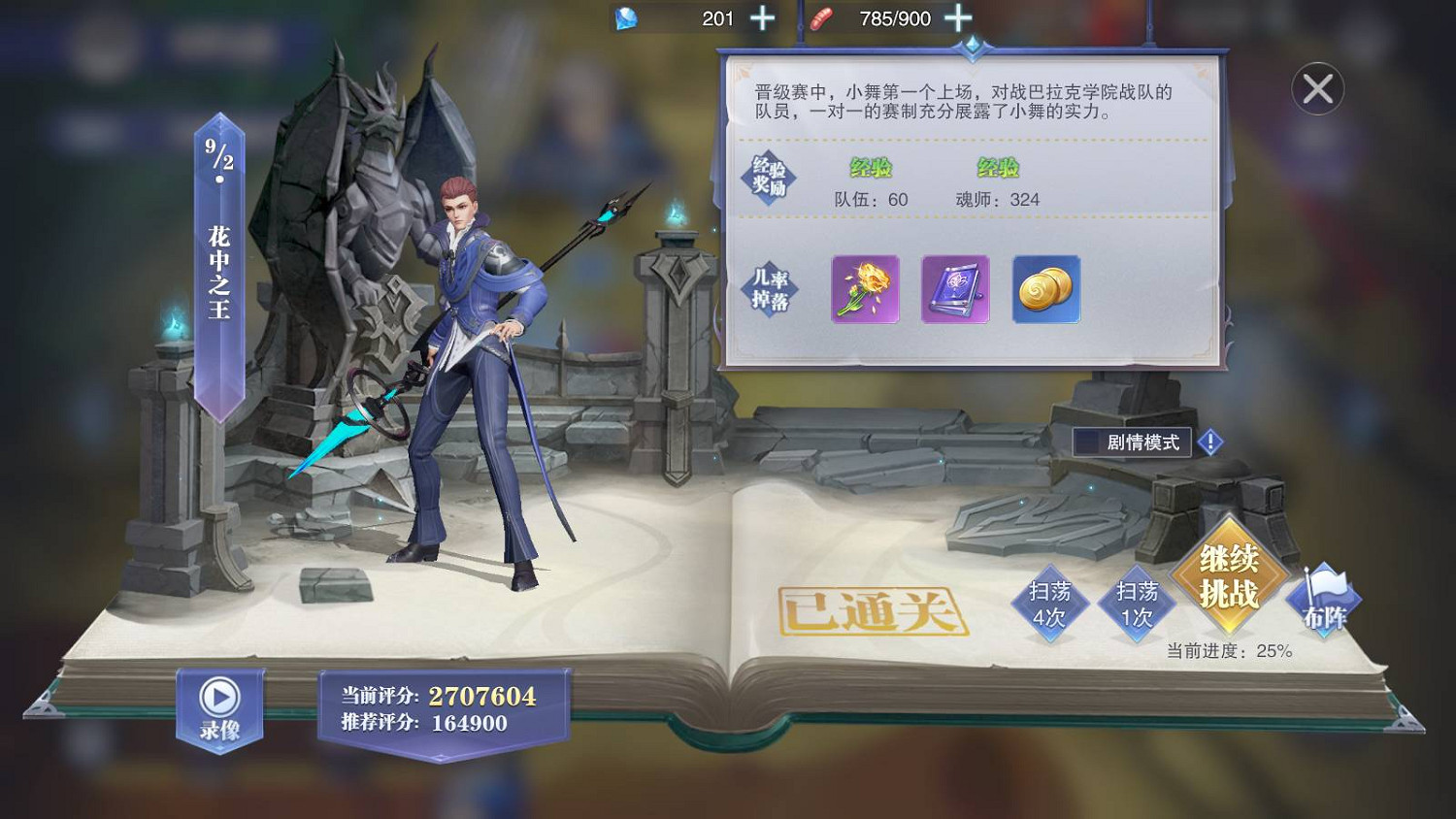Click the 魂师 experience value 324
The width and height of the screenshot is (1456, 819).
point(998,200)
